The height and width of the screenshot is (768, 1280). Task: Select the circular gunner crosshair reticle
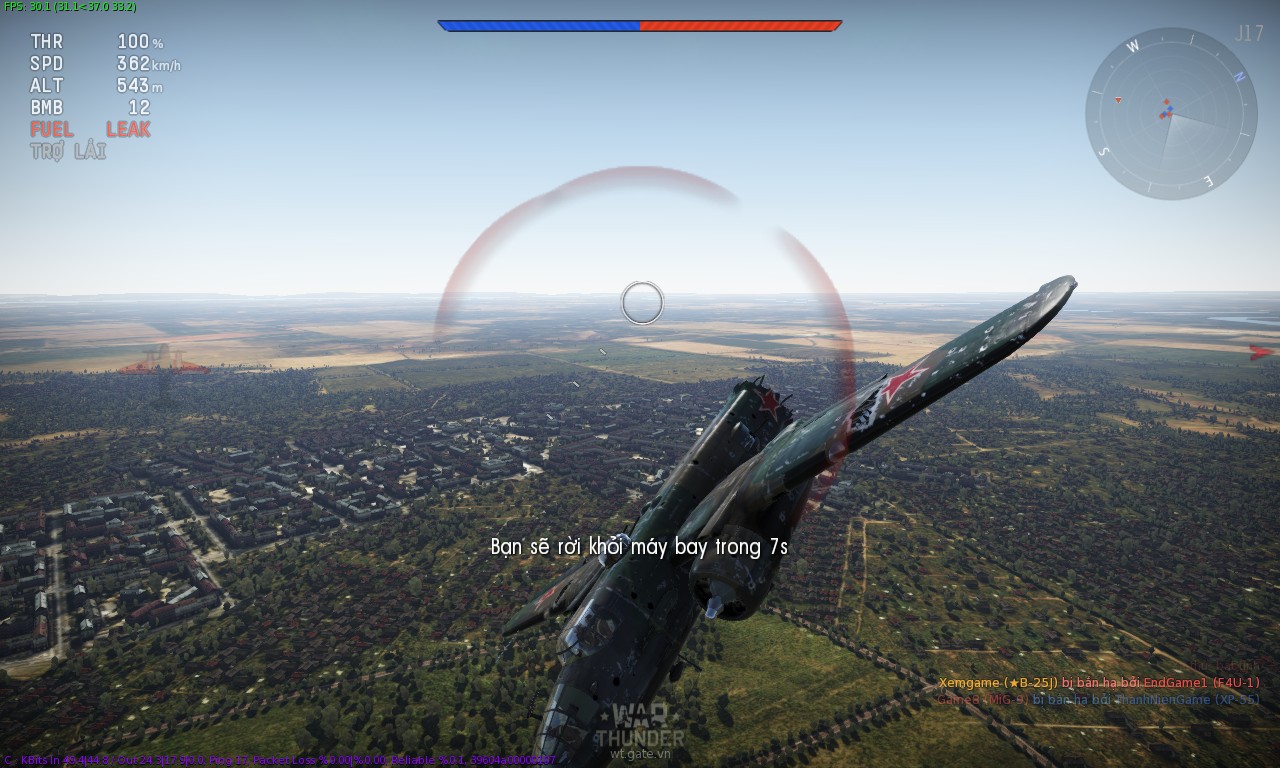pyautogui.click(x=643, y=304)
